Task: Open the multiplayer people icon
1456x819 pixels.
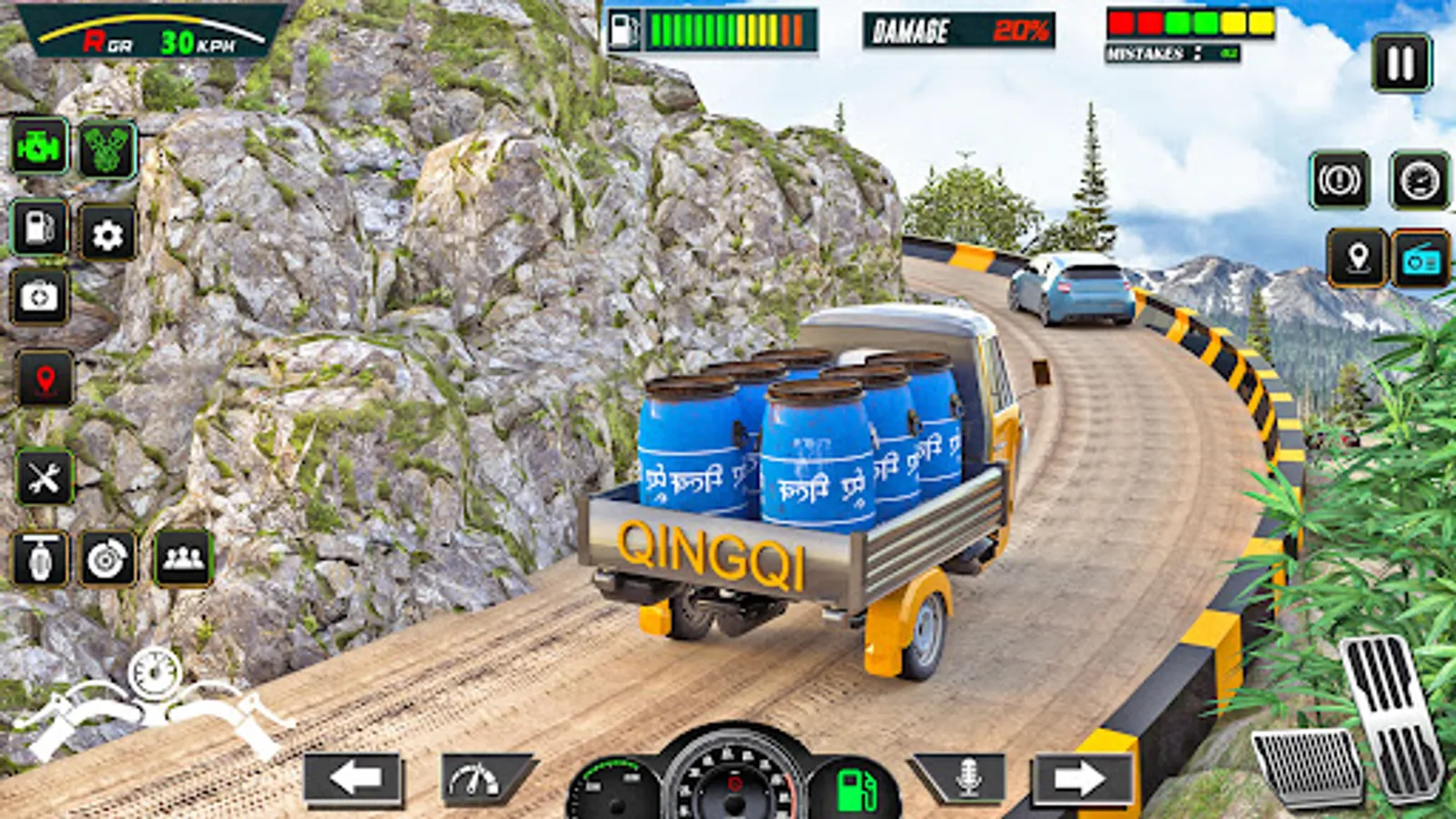Action: (x=183, y=558)
